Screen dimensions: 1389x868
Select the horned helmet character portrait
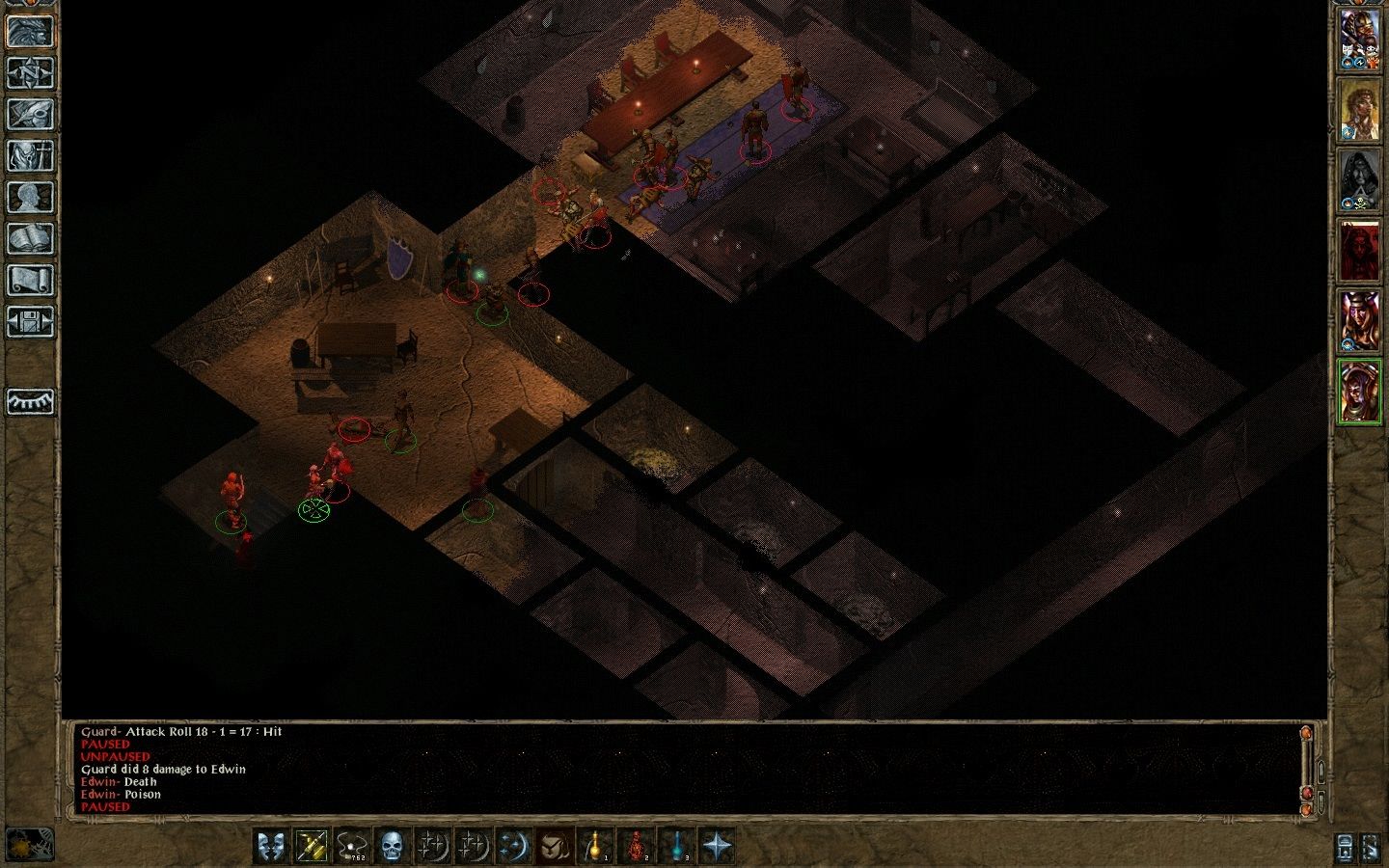pos(1359,322)
